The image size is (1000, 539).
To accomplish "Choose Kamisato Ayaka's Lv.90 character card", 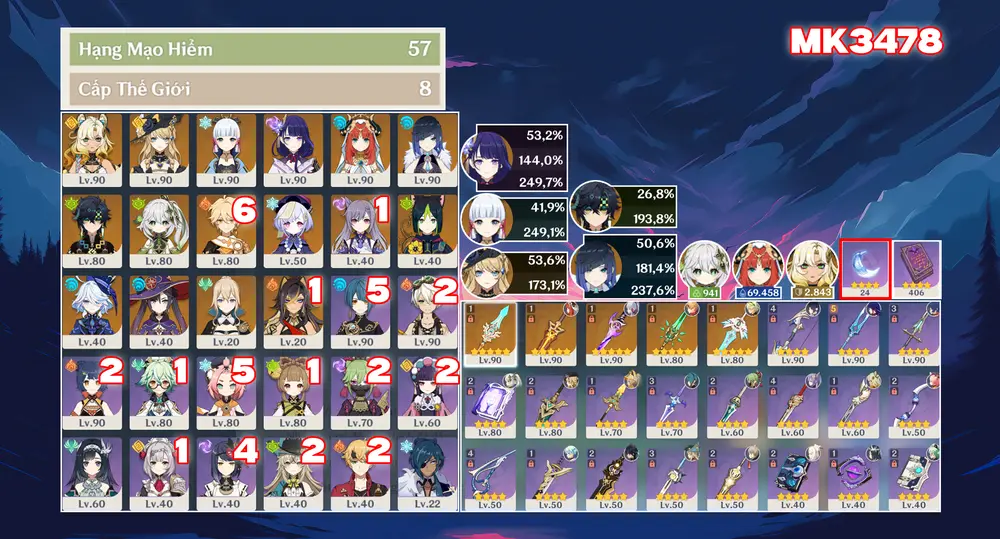I will click(226, 149).
